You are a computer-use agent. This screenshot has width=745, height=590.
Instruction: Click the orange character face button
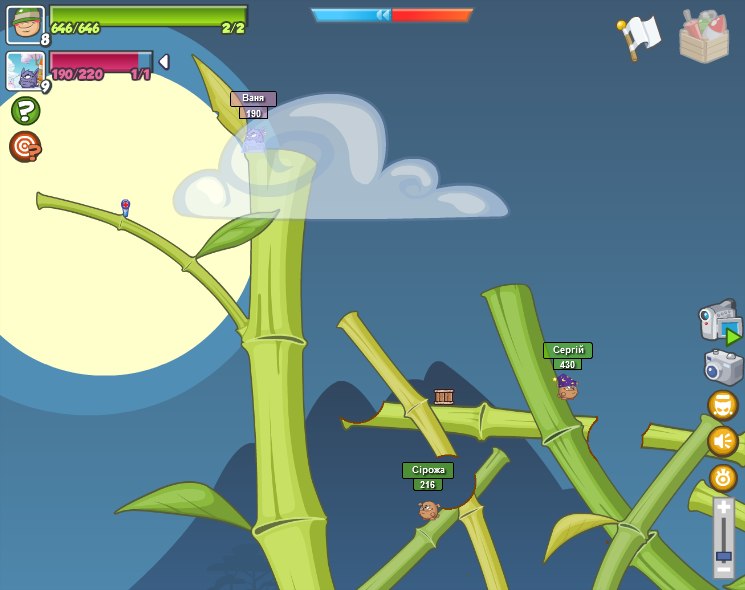click(x=722, y=405)
